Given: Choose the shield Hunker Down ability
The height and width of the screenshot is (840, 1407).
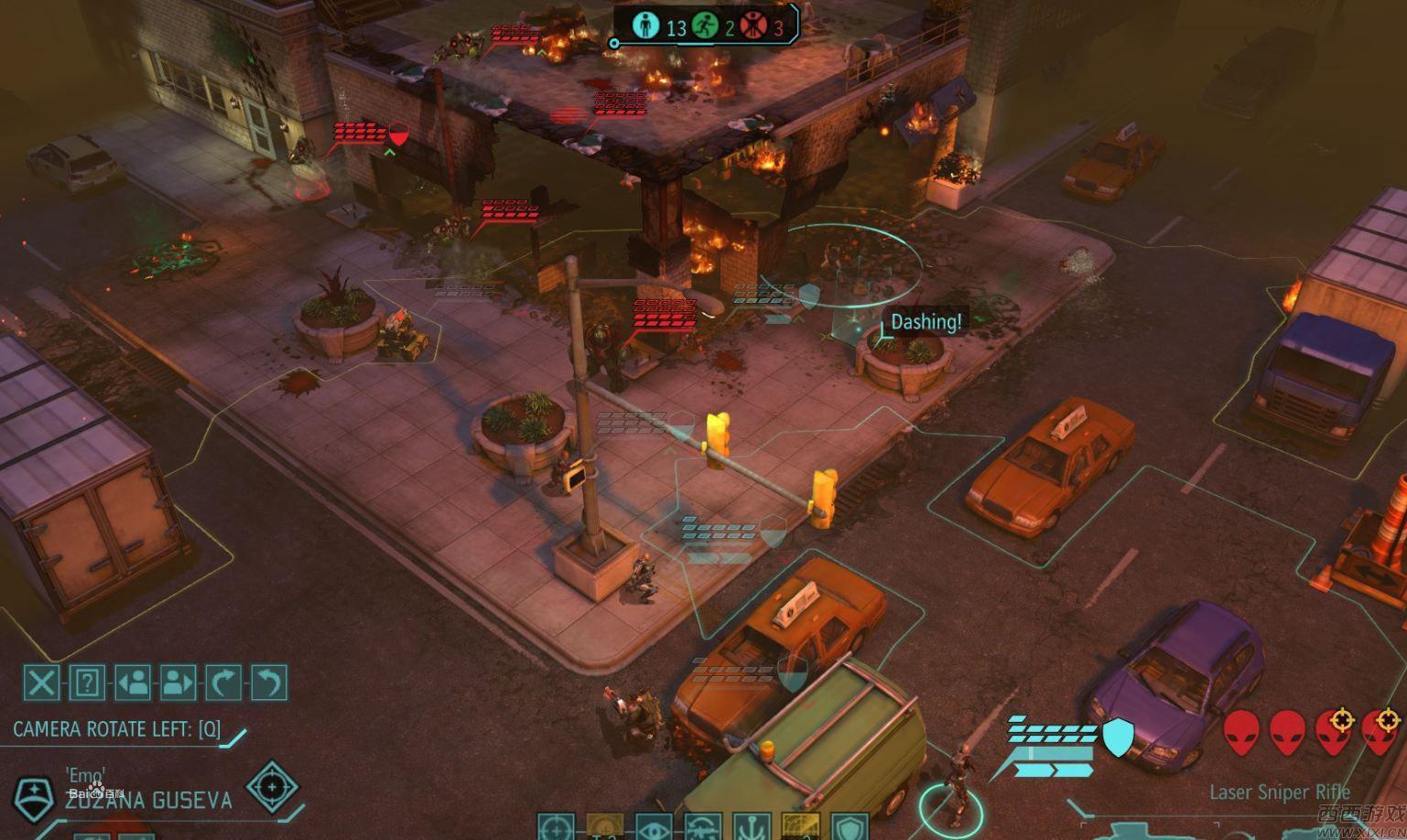Looking at the screenshot, I should (850, 827).
